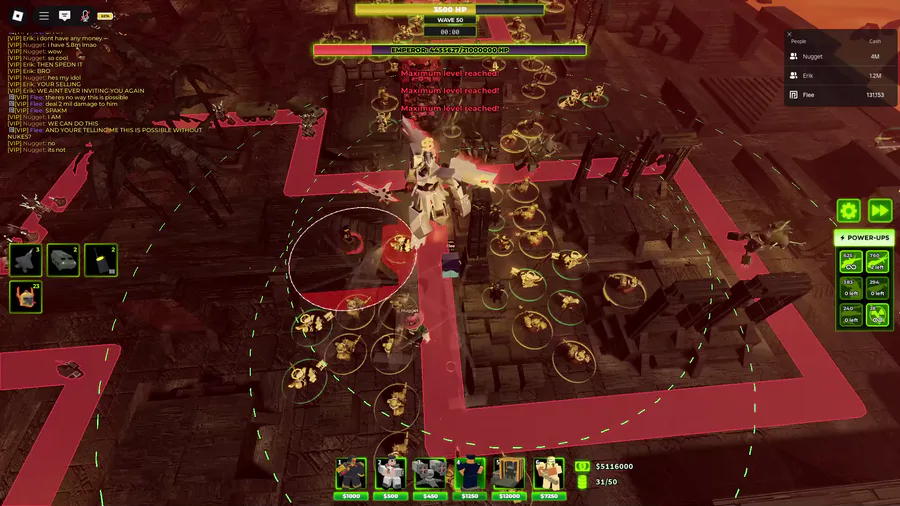The image size is (900, 506).
Task: Use the power-up with 2 left
Action: pos(877,262)
